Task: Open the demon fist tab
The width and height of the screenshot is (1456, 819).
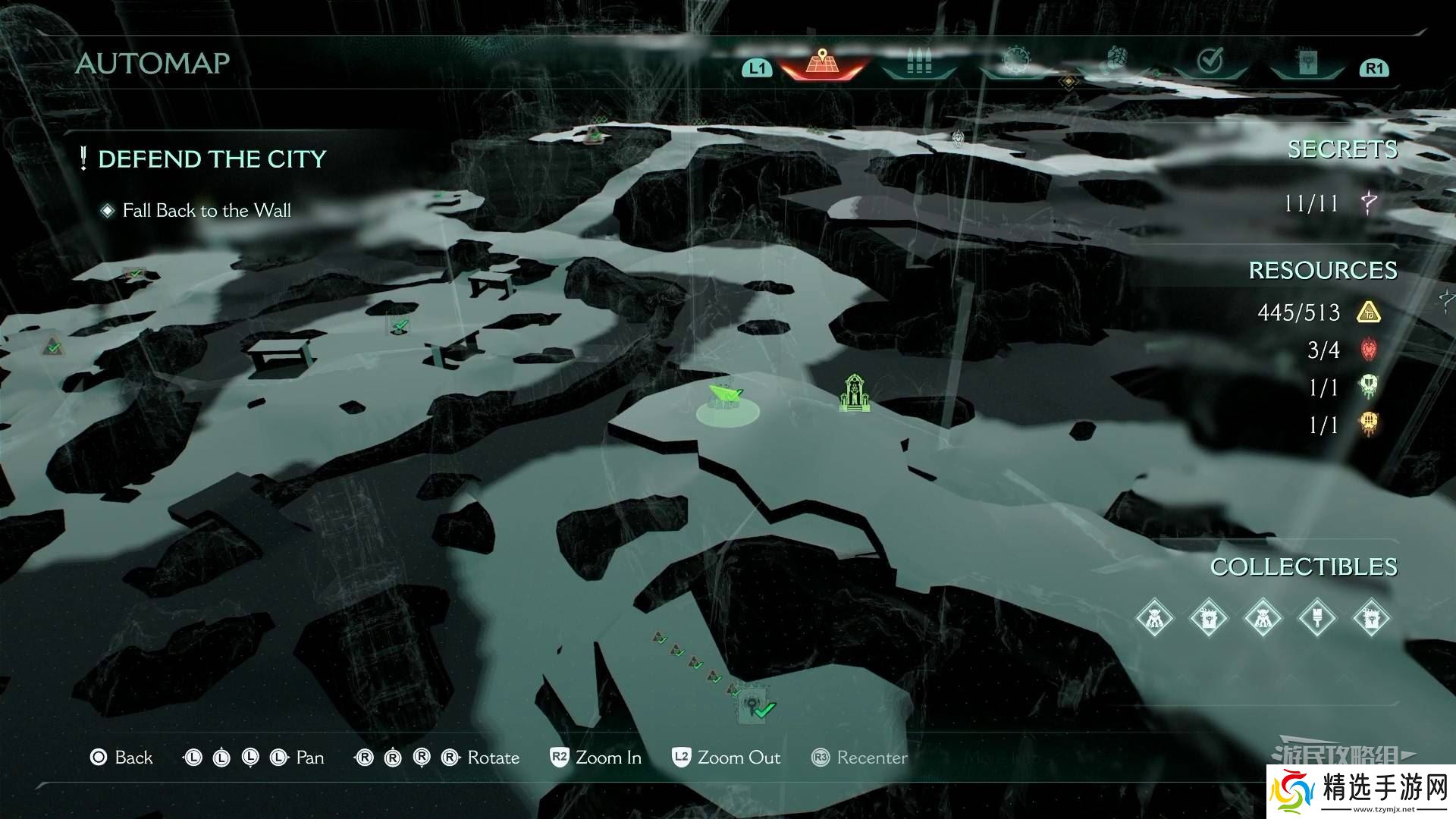Action: click(1114, 60)
